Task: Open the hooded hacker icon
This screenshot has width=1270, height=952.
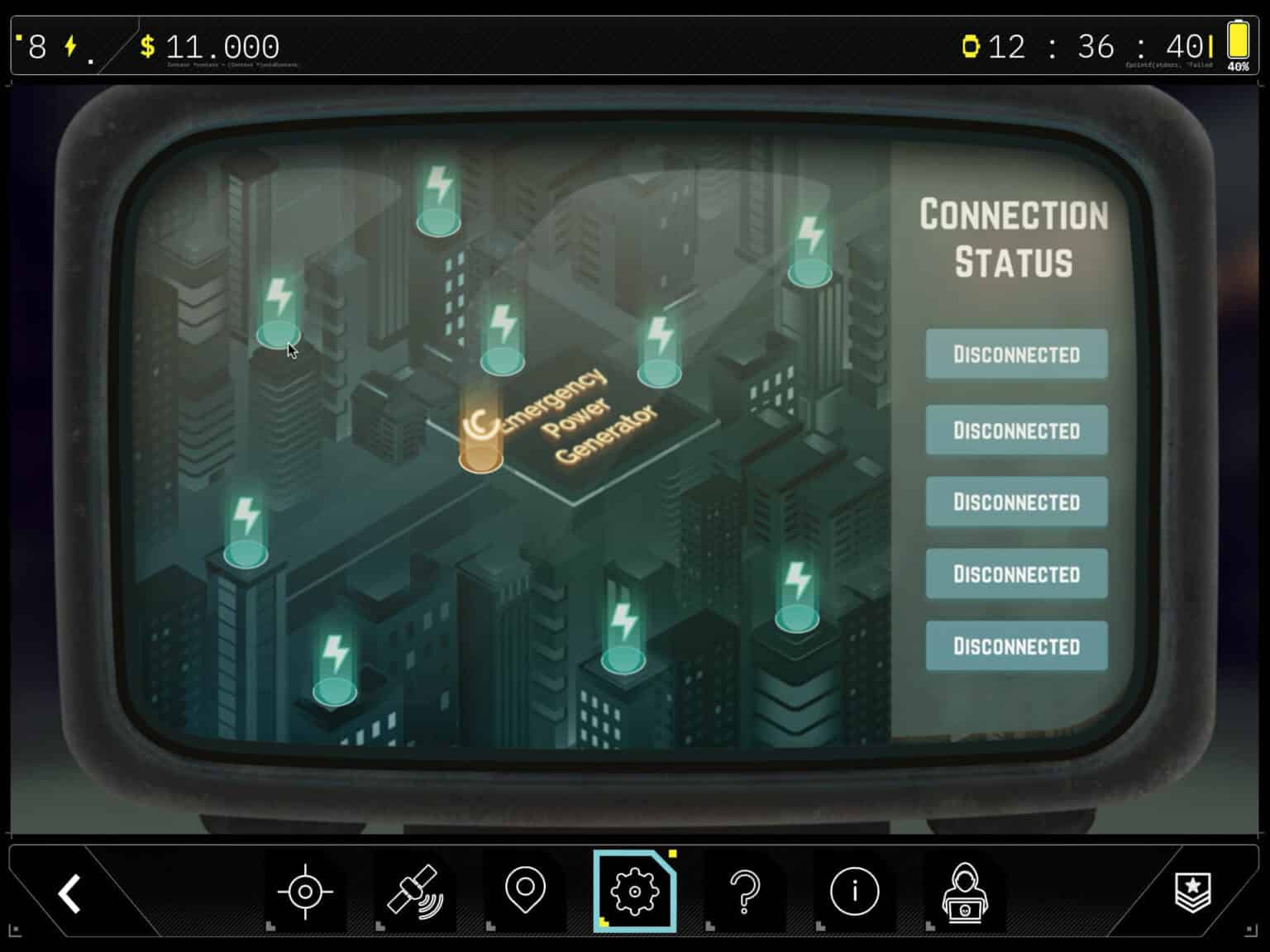Action: pos(964,892)
